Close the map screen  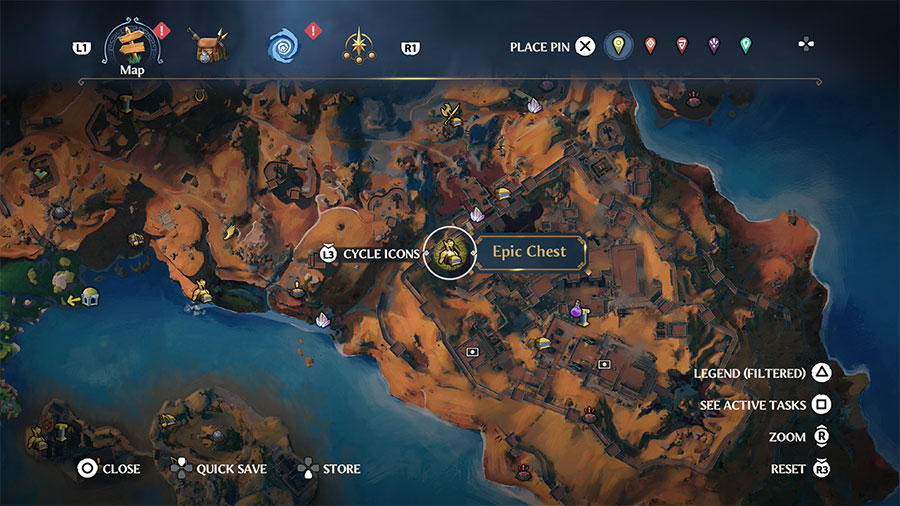(109, 468)
